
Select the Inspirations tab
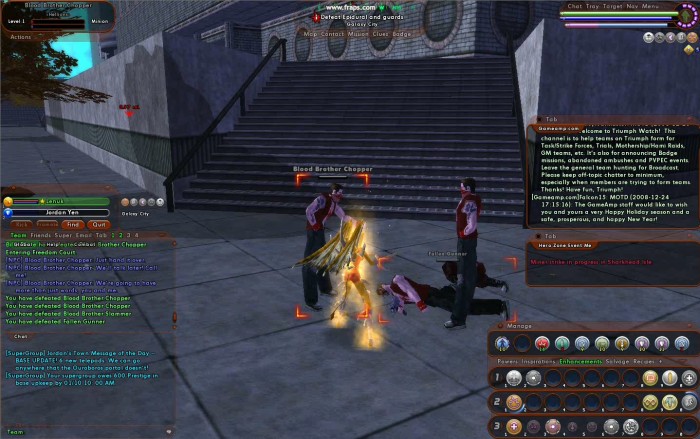pyautogui.click(x=540, y=359)
